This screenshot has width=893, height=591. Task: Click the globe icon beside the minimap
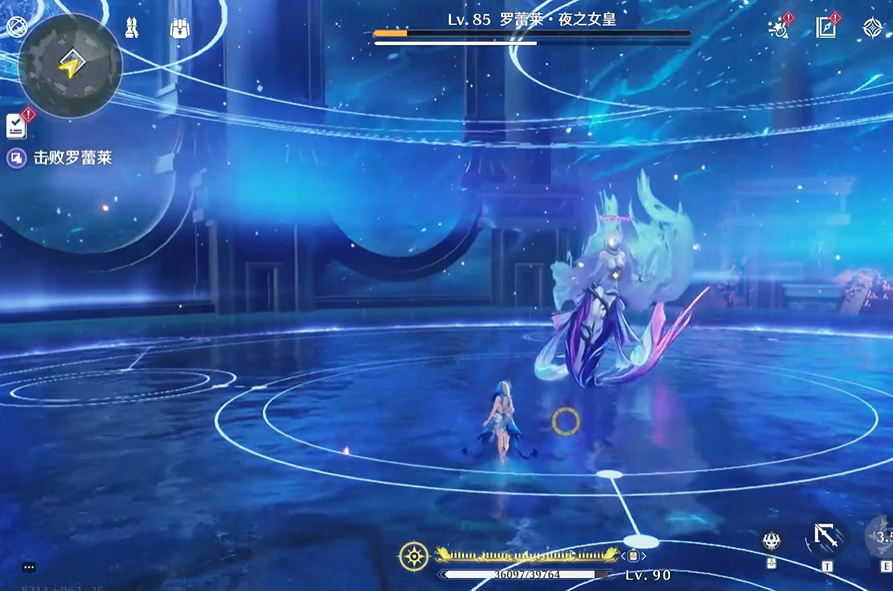coord(16,27)
